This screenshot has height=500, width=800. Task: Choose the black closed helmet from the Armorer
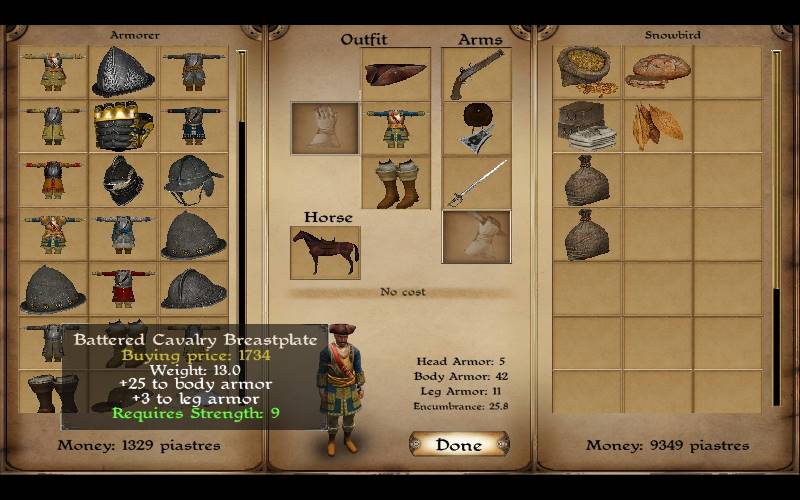(x=123, y=179)
